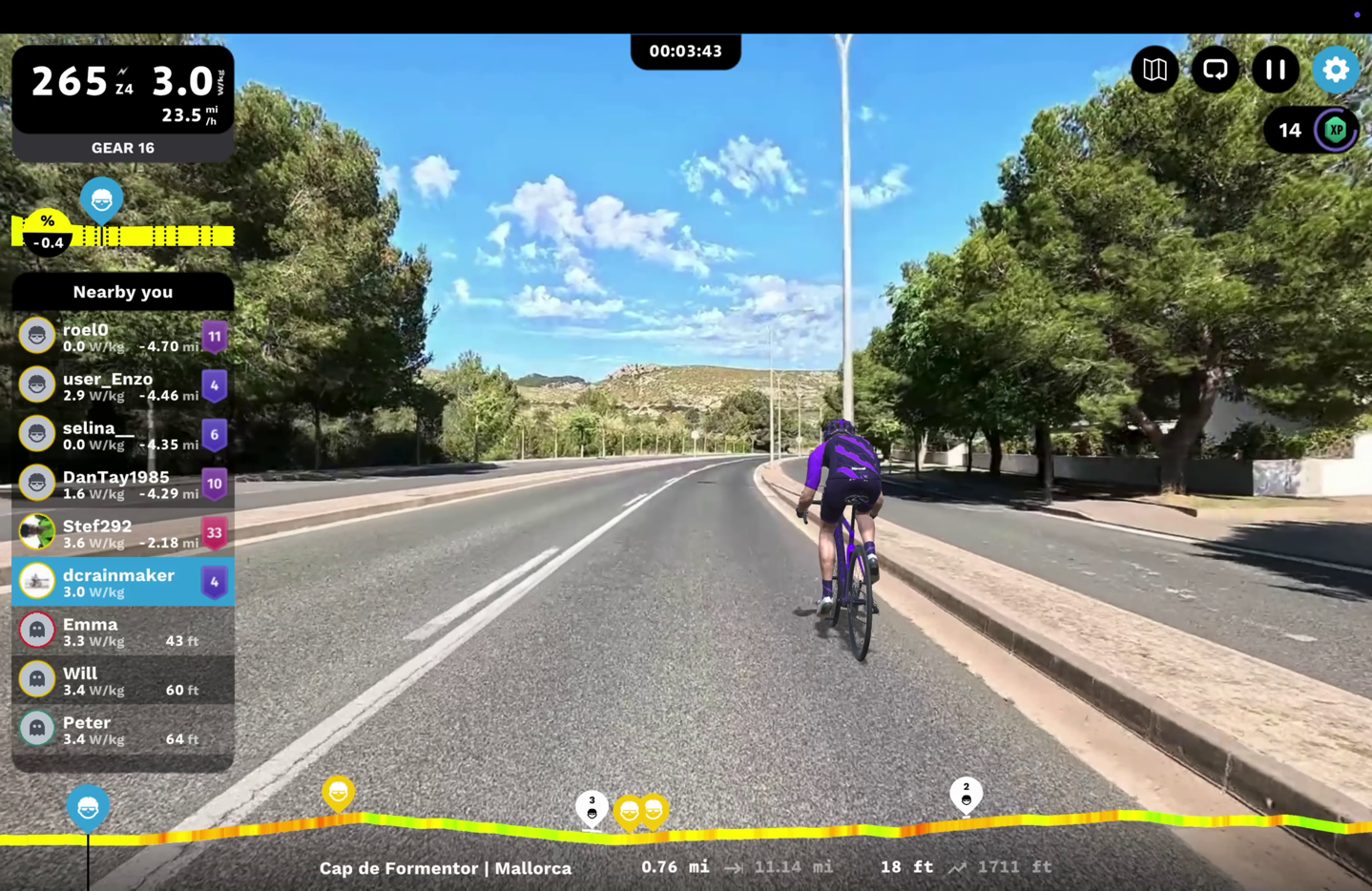Click the U-turn loop button
This screenshot has height=891, width=1372.
tap(1215, 70)
